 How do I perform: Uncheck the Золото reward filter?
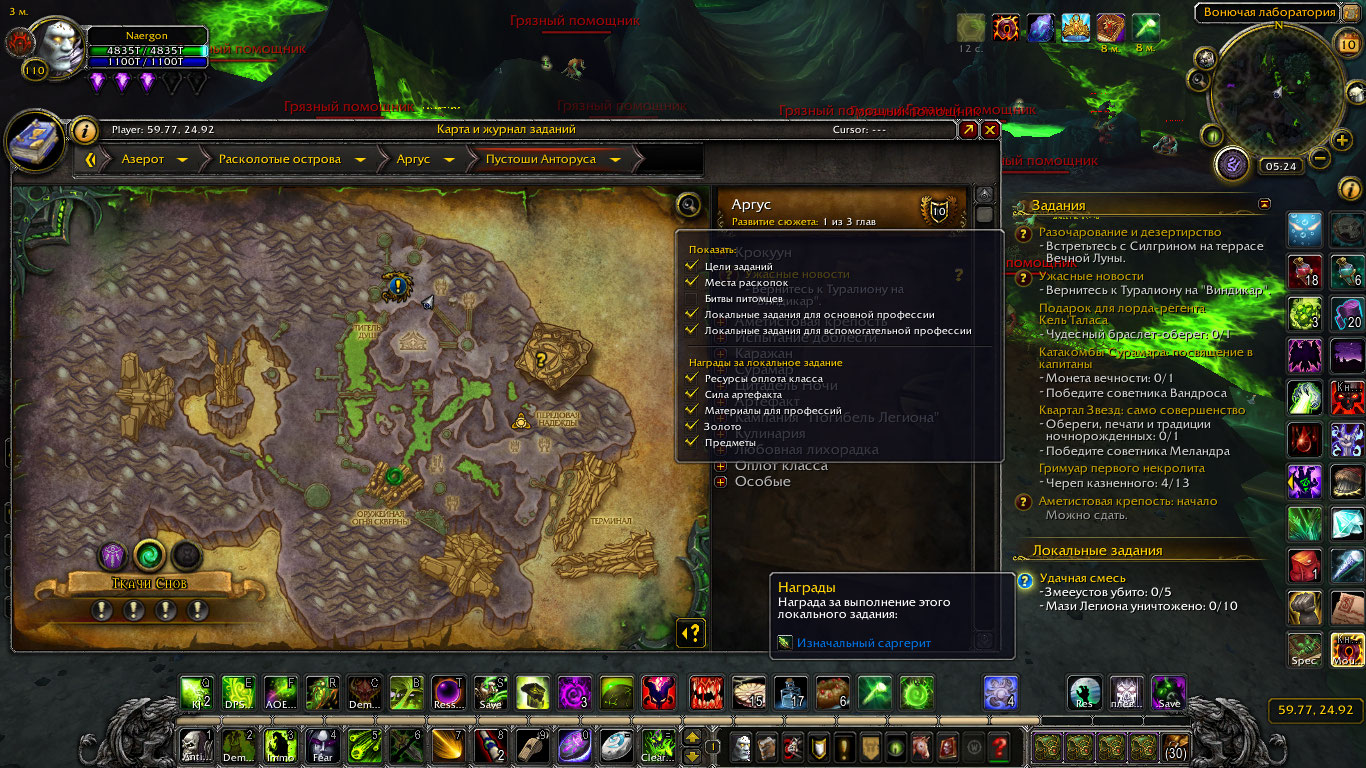pyautogui.click(x=691, y=426)
